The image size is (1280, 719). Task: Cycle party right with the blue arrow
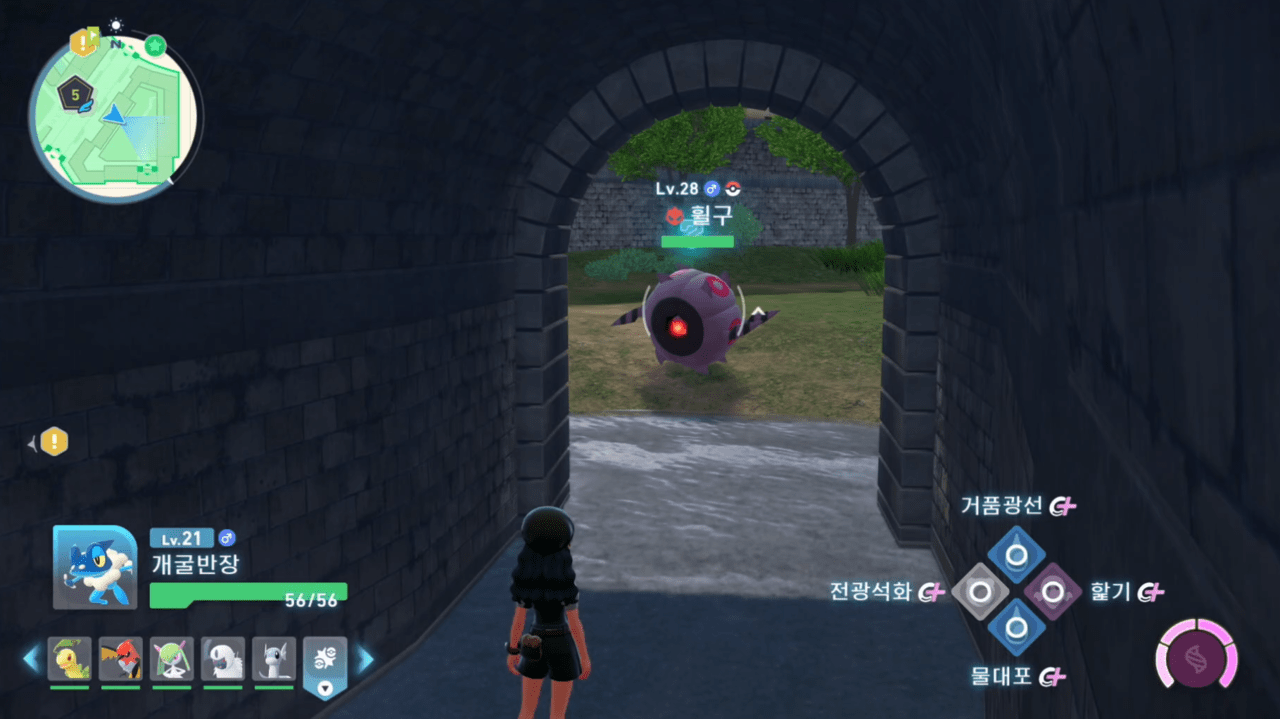366,658
